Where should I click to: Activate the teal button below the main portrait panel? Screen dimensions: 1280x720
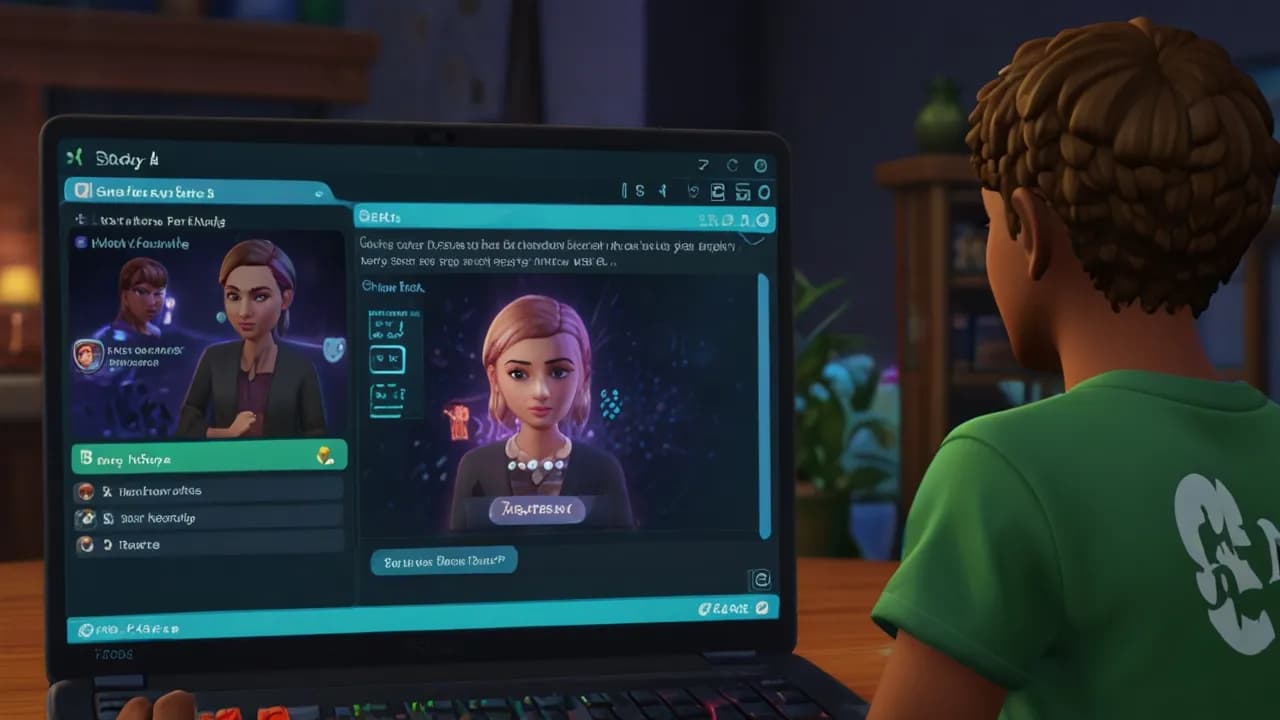click(x=444, y=562)
